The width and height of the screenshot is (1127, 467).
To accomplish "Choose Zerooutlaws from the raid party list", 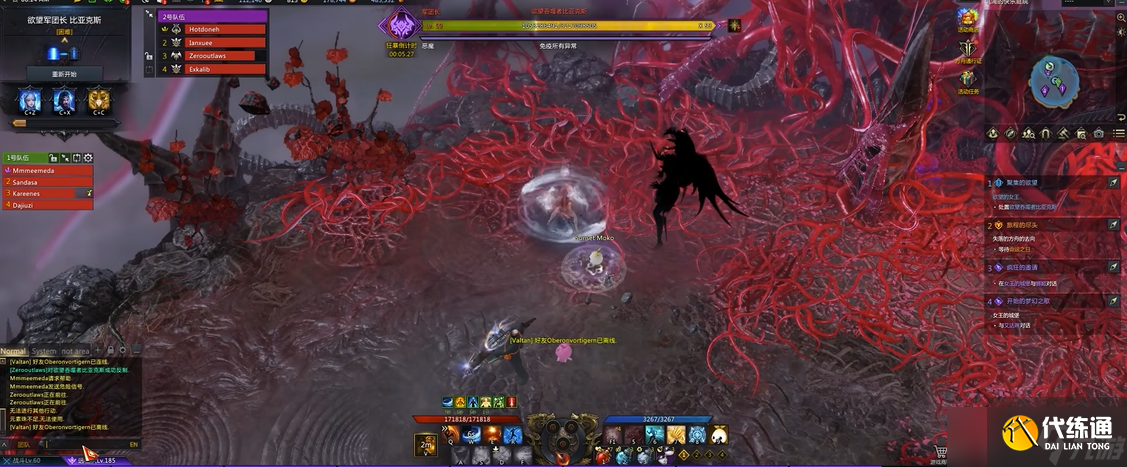I will point(226,56).
